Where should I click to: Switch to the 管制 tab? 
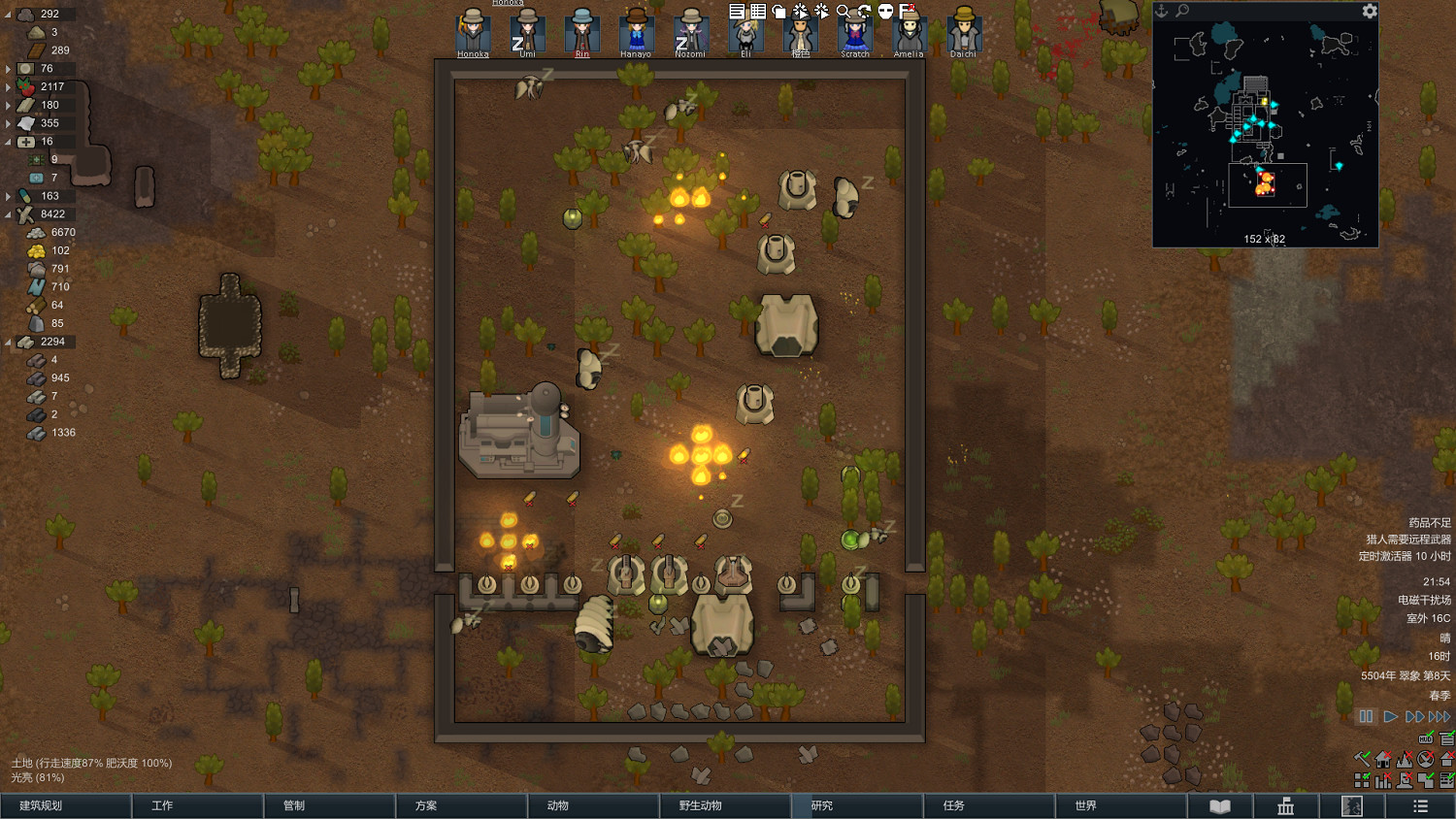[329, 805]
